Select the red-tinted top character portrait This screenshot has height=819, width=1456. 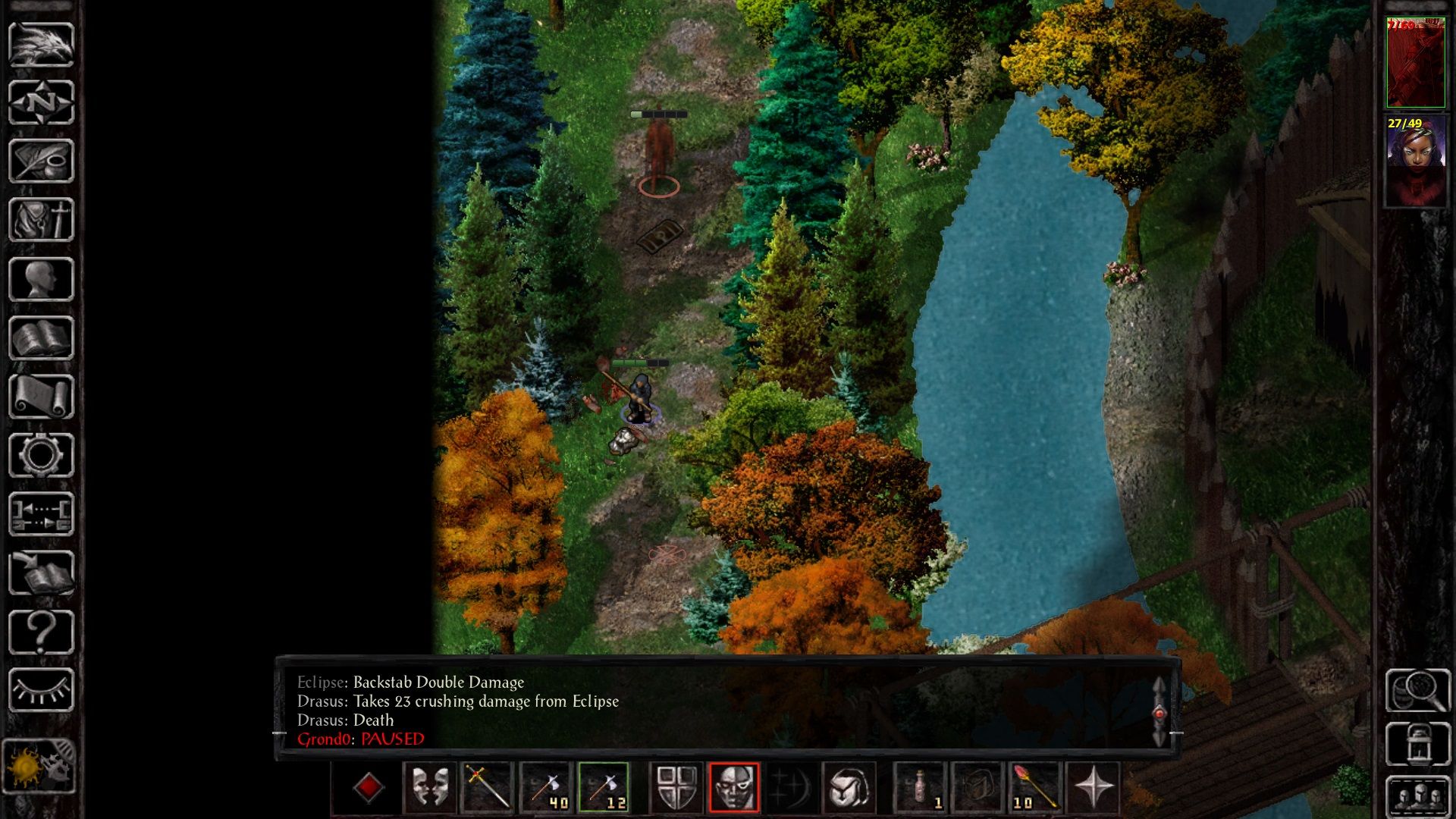click(1415, 64)
